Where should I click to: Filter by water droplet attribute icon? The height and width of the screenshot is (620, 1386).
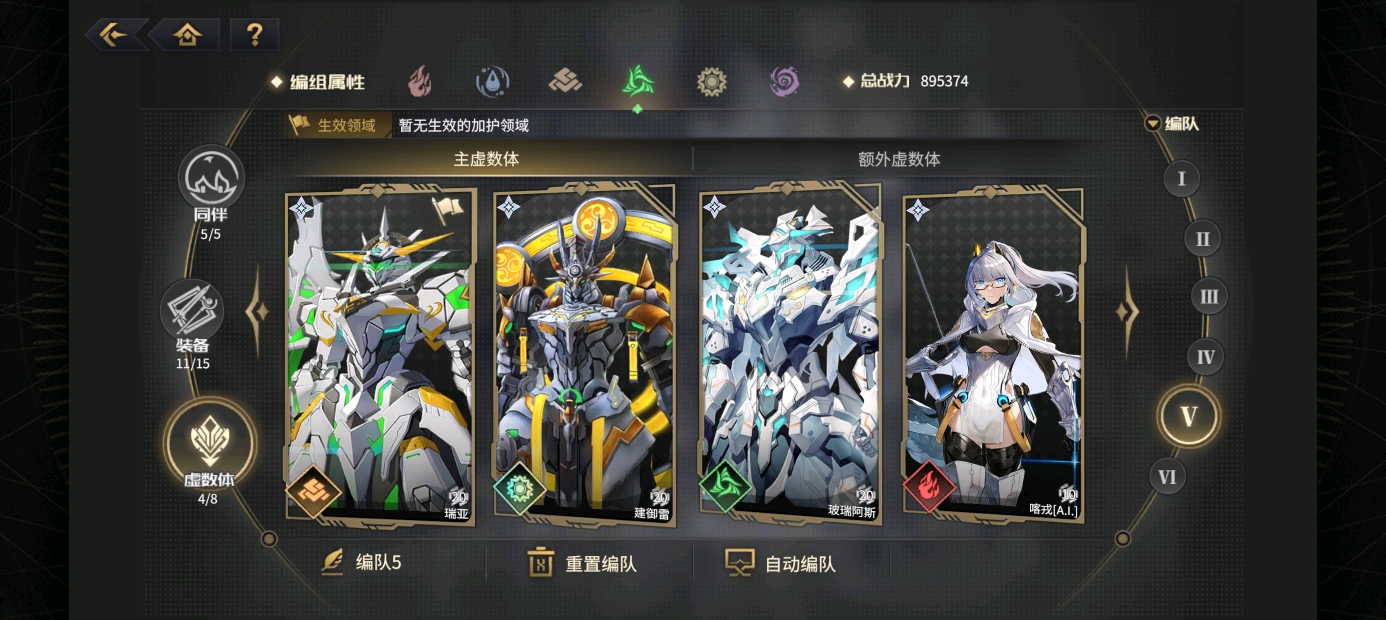[x=492, y=81]
